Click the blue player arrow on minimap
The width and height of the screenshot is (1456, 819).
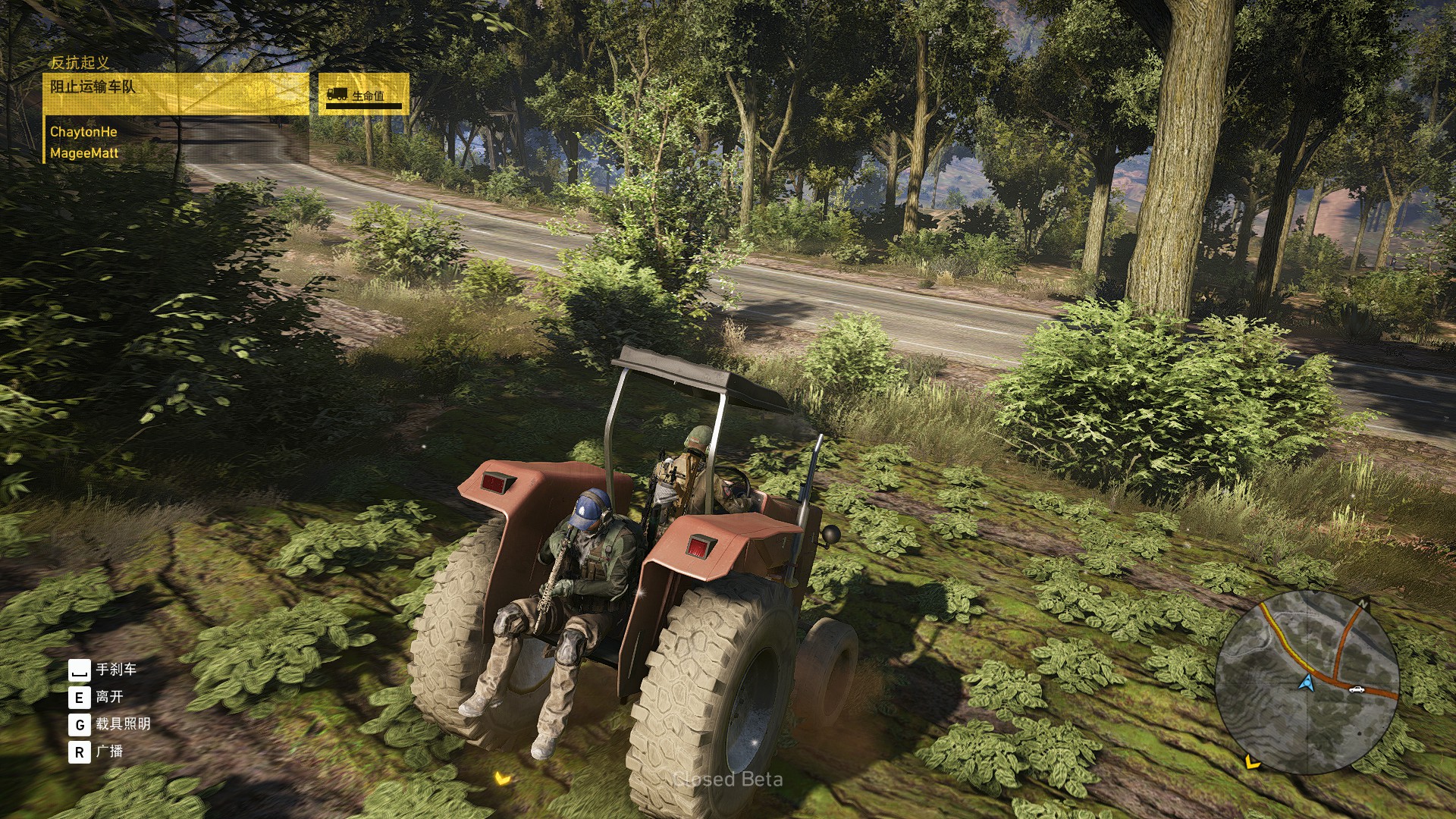[1306, 682]
